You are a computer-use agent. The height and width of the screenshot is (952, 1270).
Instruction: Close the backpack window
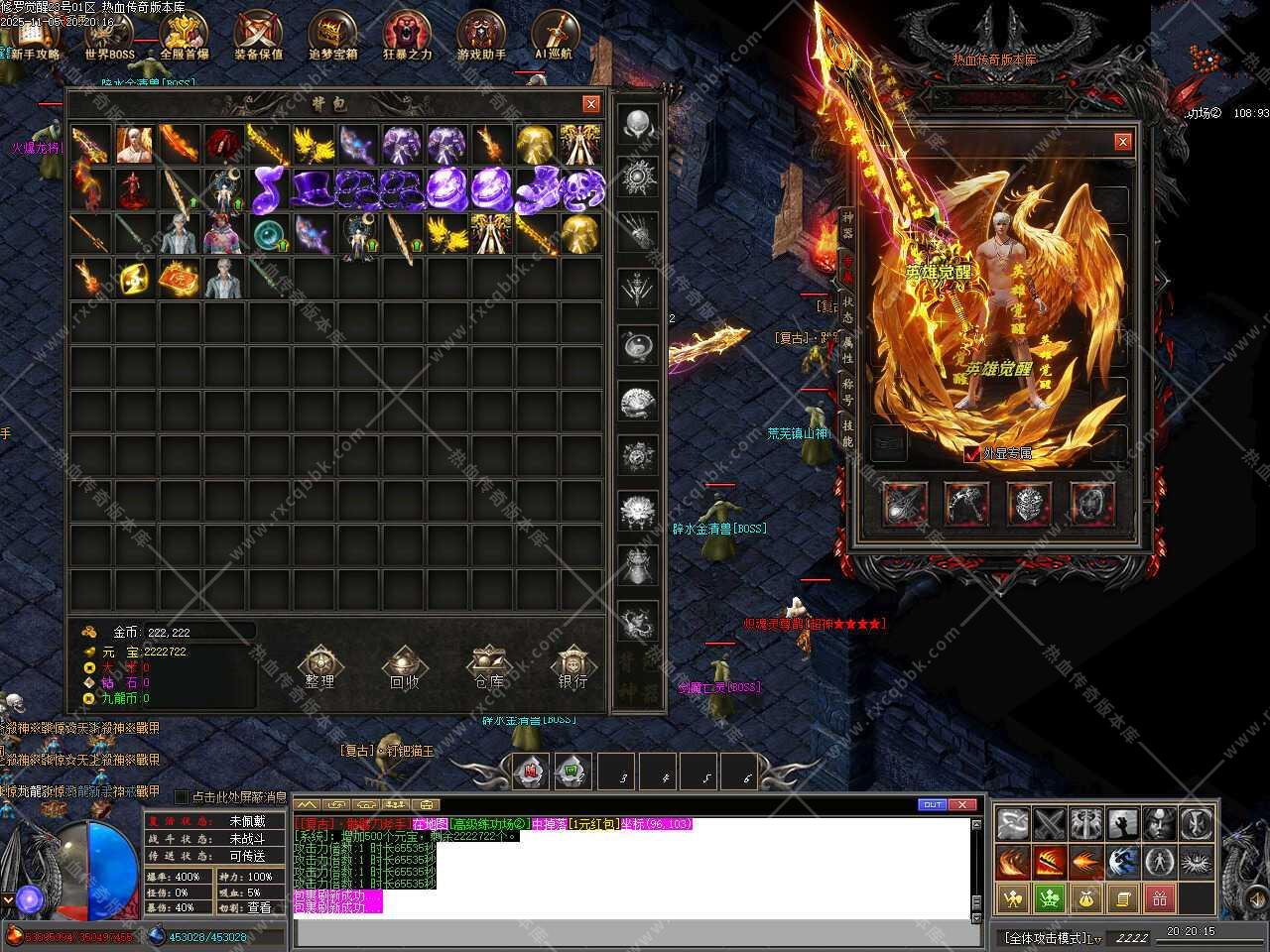[x=591, y=104]
